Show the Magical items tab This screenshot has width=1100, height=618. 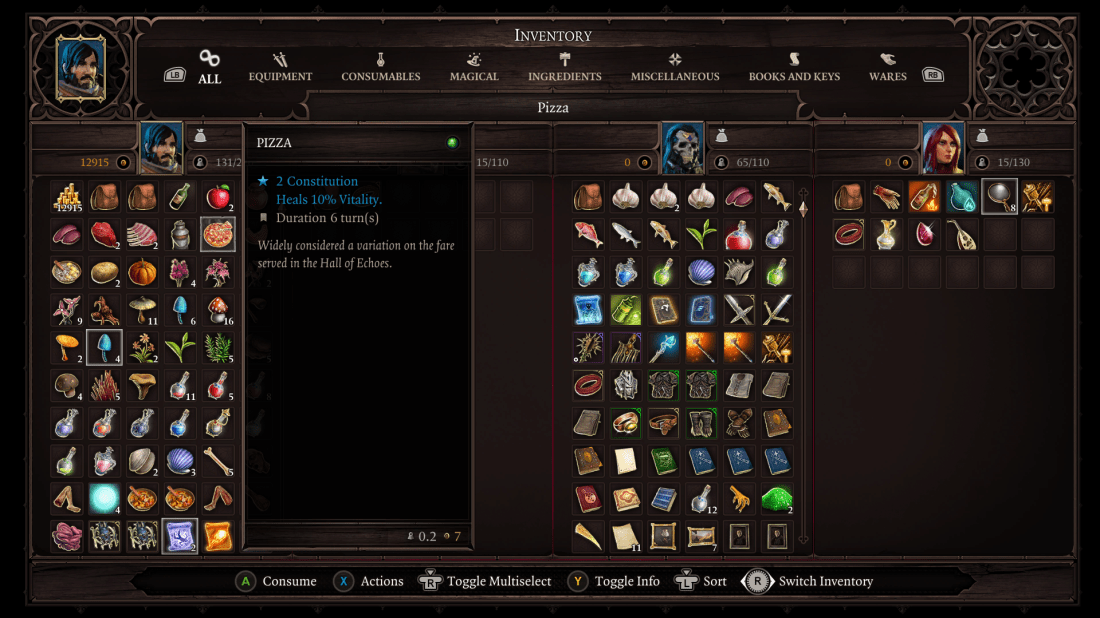point(474,67)
